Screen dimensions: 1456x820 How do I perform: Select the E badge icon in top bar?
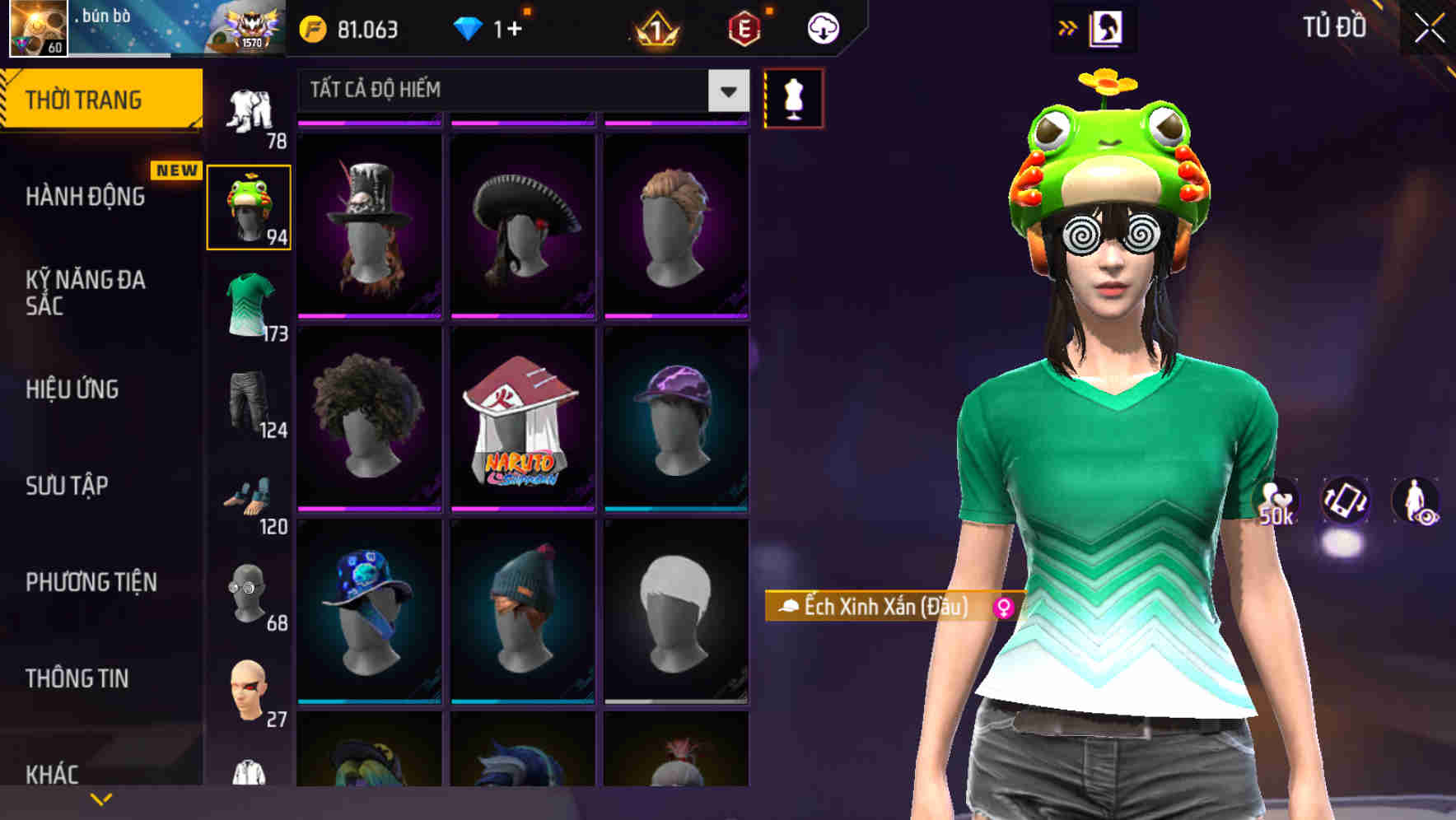[744, 29]
